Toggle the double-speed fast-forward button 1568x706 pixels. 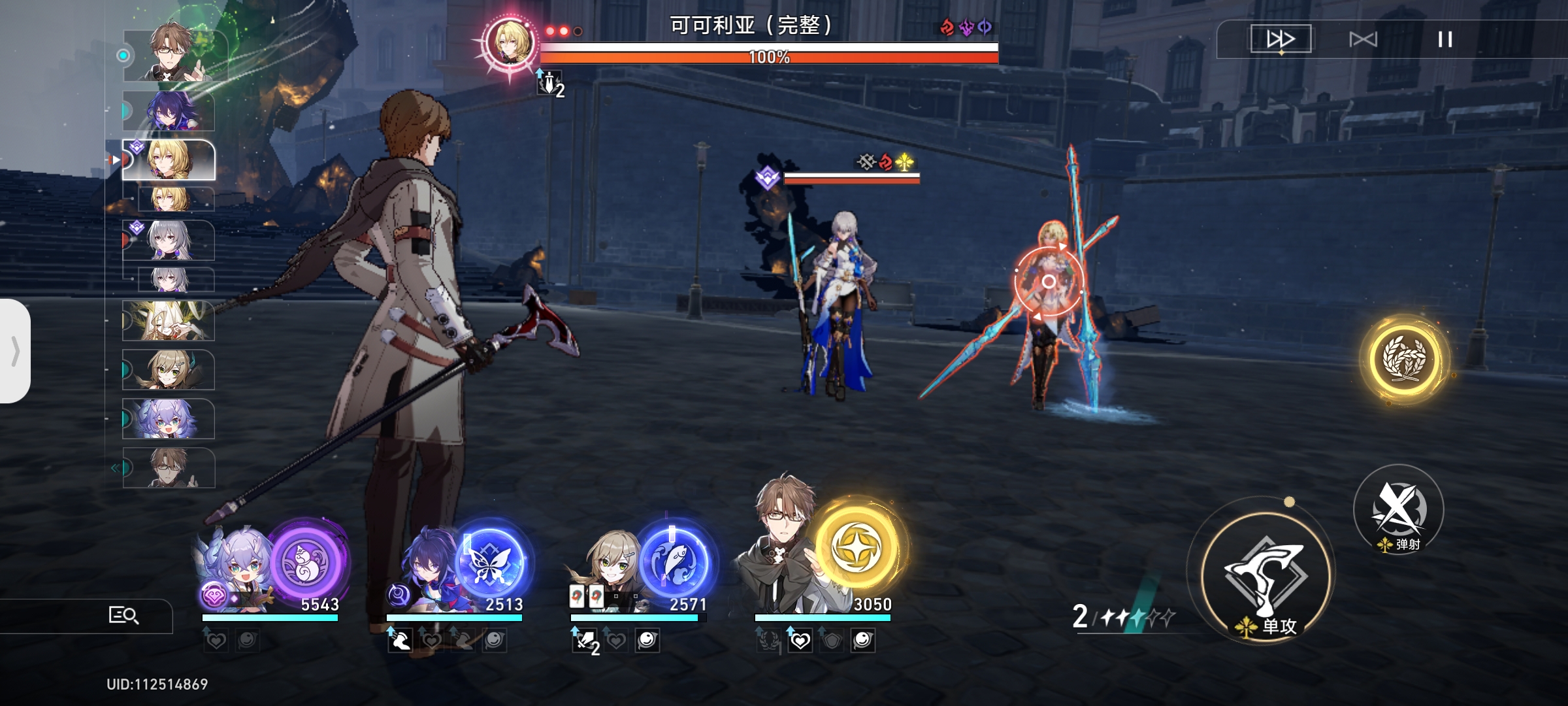click(1281, 39)
